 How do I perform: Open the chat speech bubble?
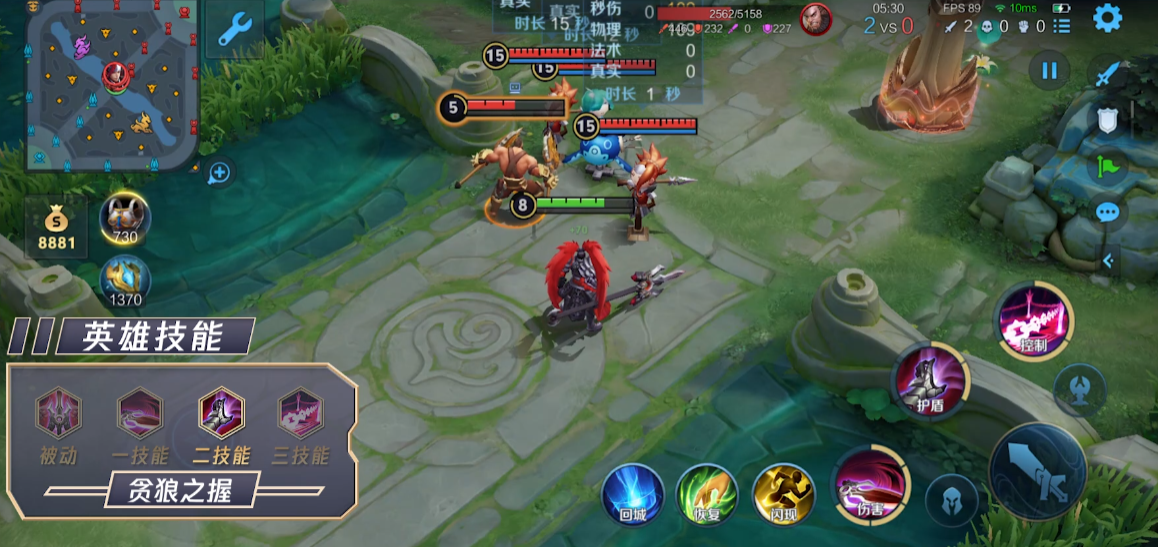1107,212
